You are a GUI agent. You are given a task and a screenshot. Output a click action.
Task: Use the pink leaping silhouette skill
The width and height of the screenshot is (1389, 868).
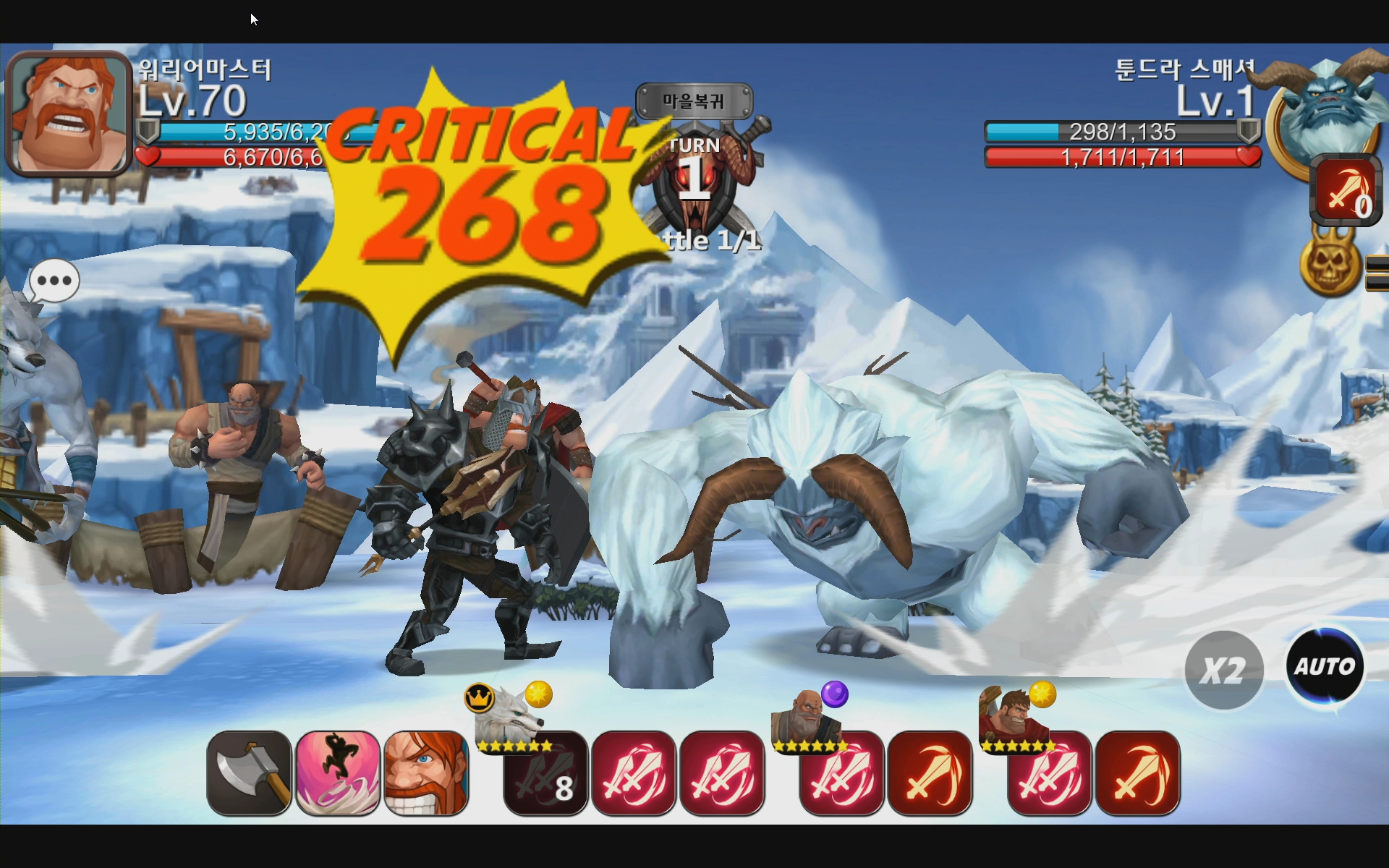pyautogui.click(x=338, y=773)
